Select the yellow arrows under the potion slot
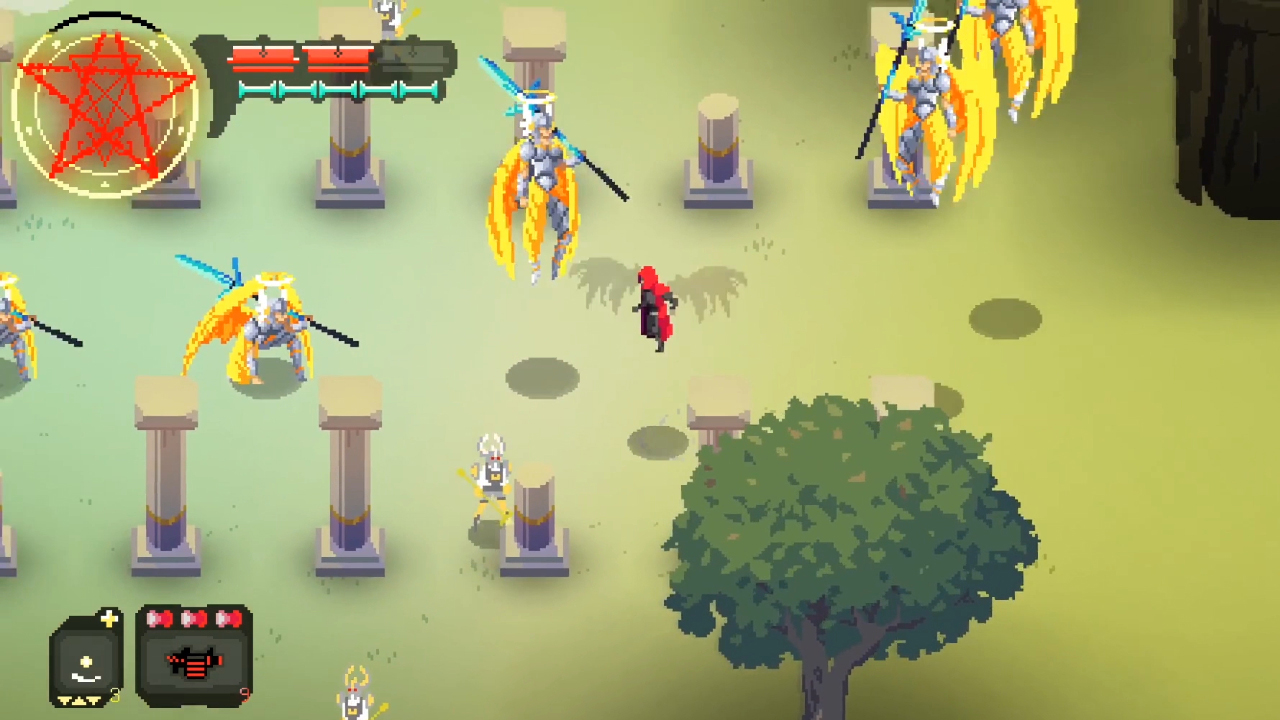 (80, 700)
